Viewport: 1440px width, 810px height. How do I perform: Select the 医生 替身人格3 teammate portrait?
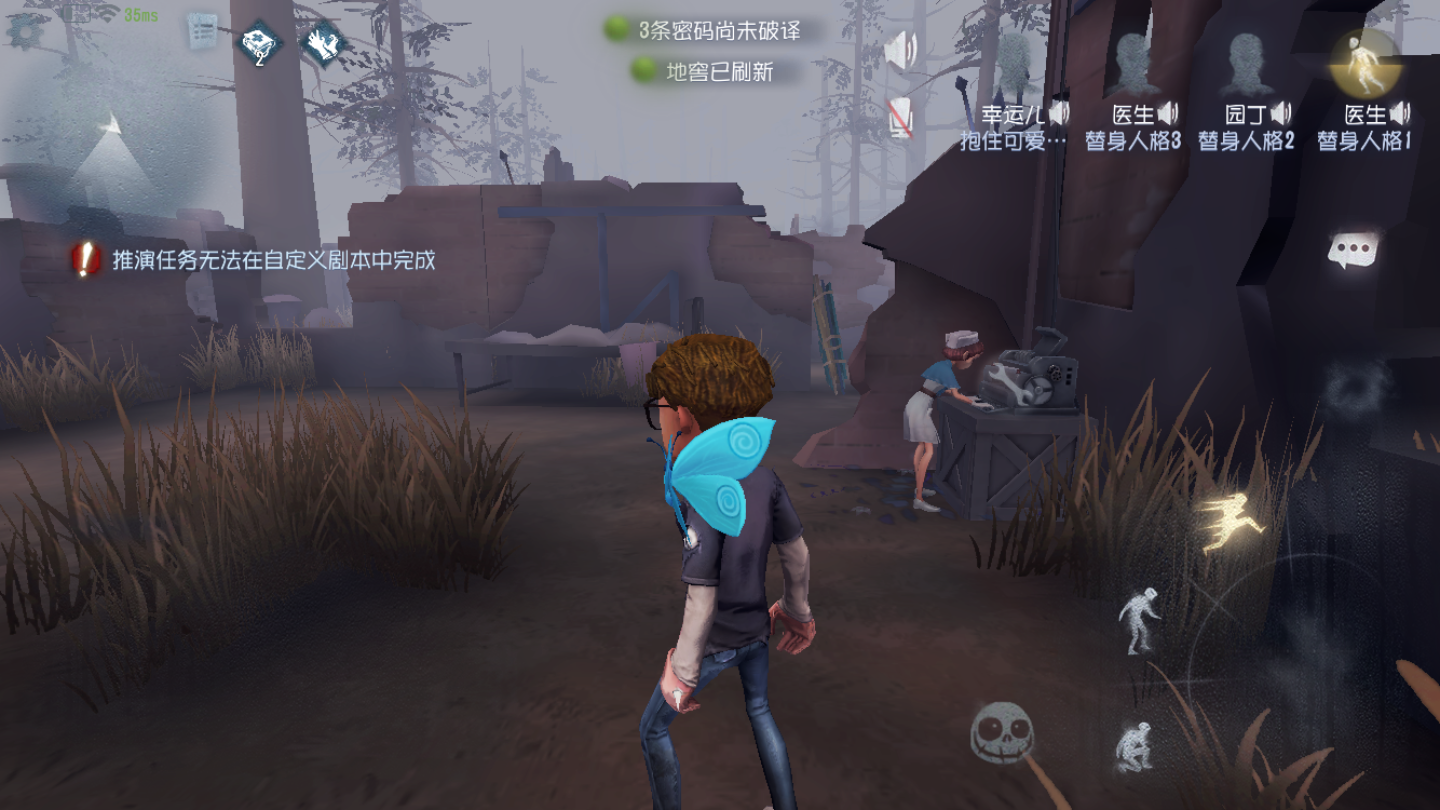[1132, 62]
